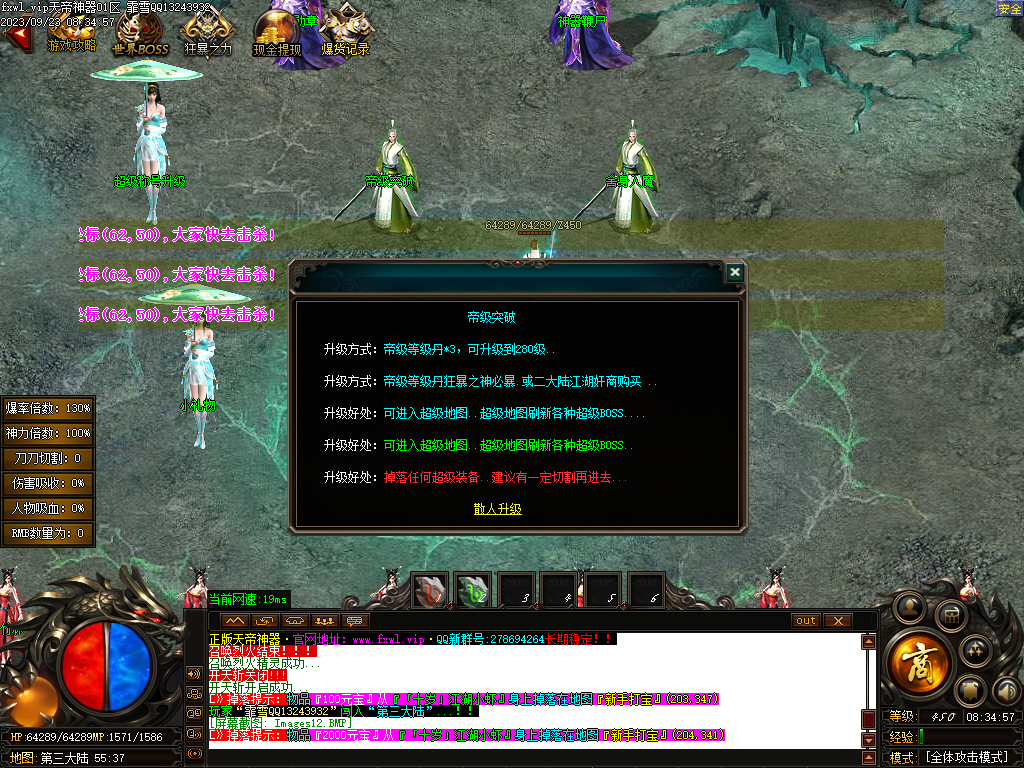Open the 狂暴之力 feature
Viewport: 1024px width, 768px height.
[207, 34]
